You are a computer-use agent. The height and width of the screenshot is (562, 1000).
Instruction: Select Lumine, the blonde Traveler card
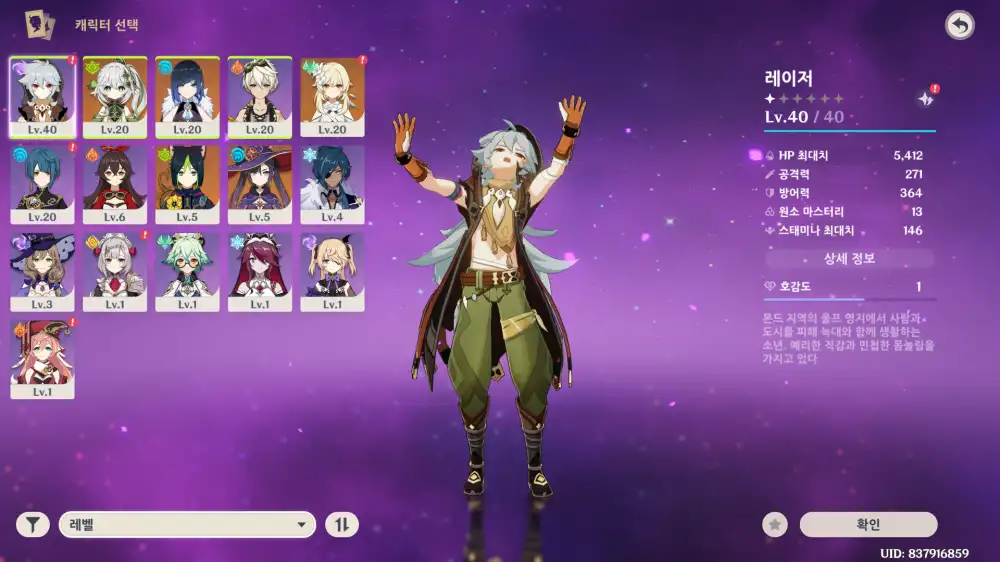tap(333, 97)
